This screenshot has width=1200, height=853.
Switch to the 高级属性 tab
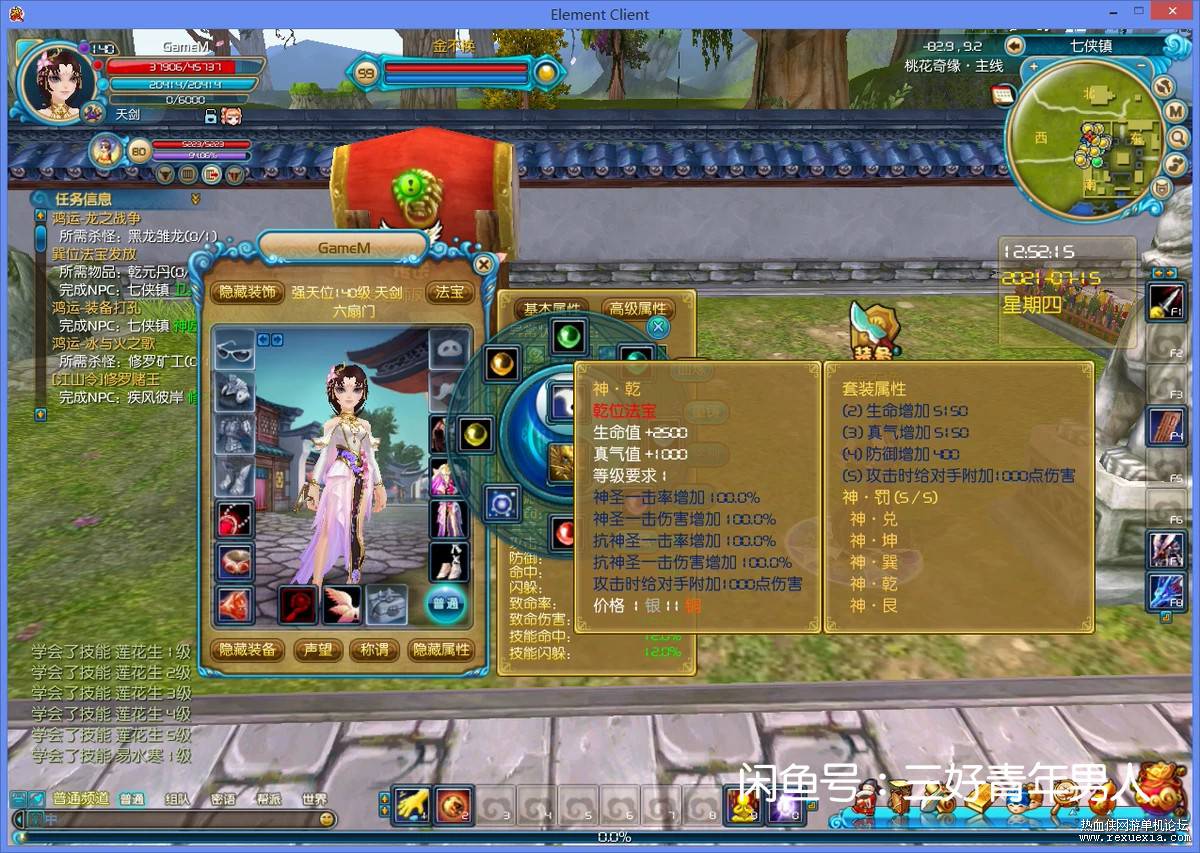[x=638, y=309]
